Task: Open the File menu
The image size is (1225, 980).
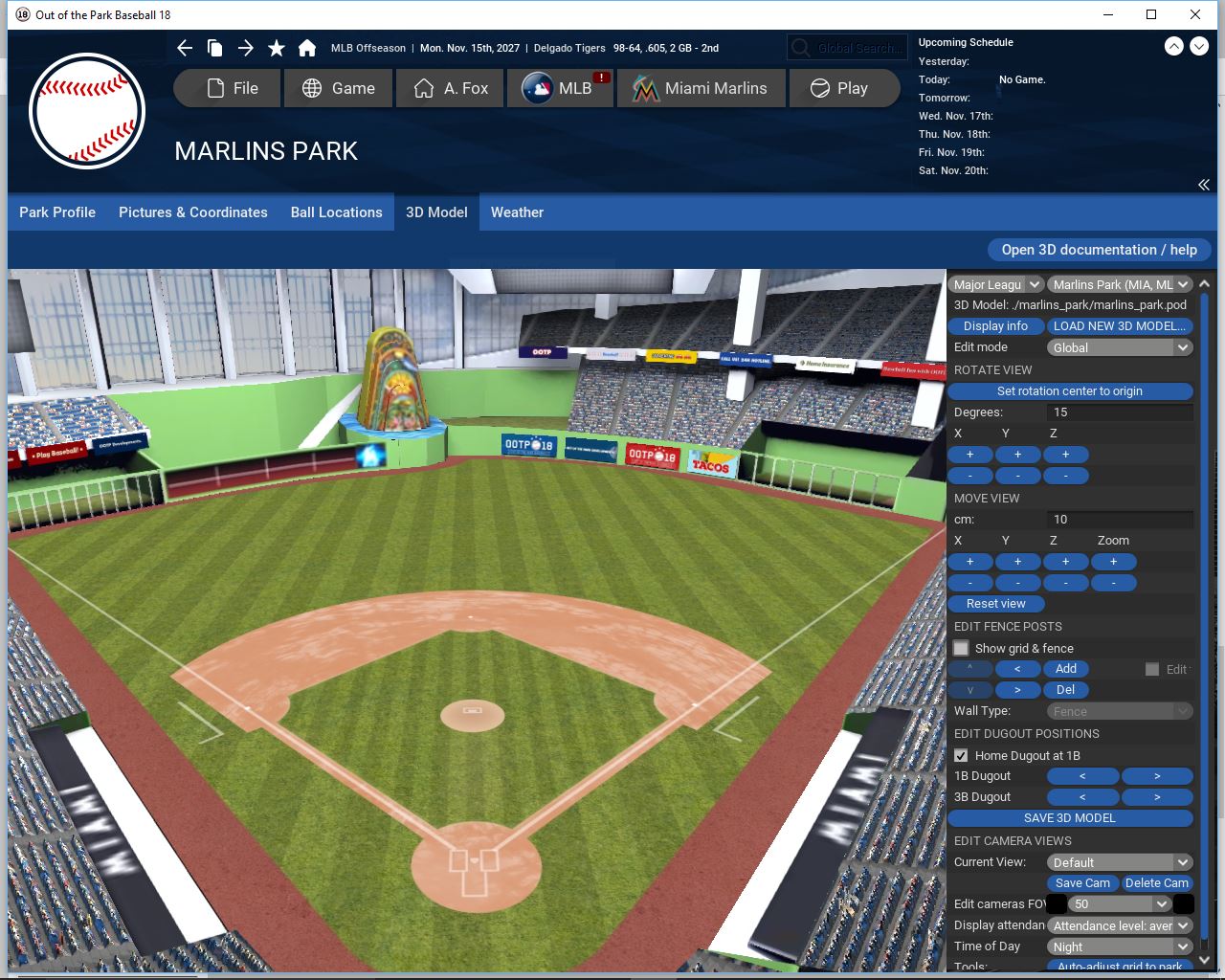Action: click(228, 88)
